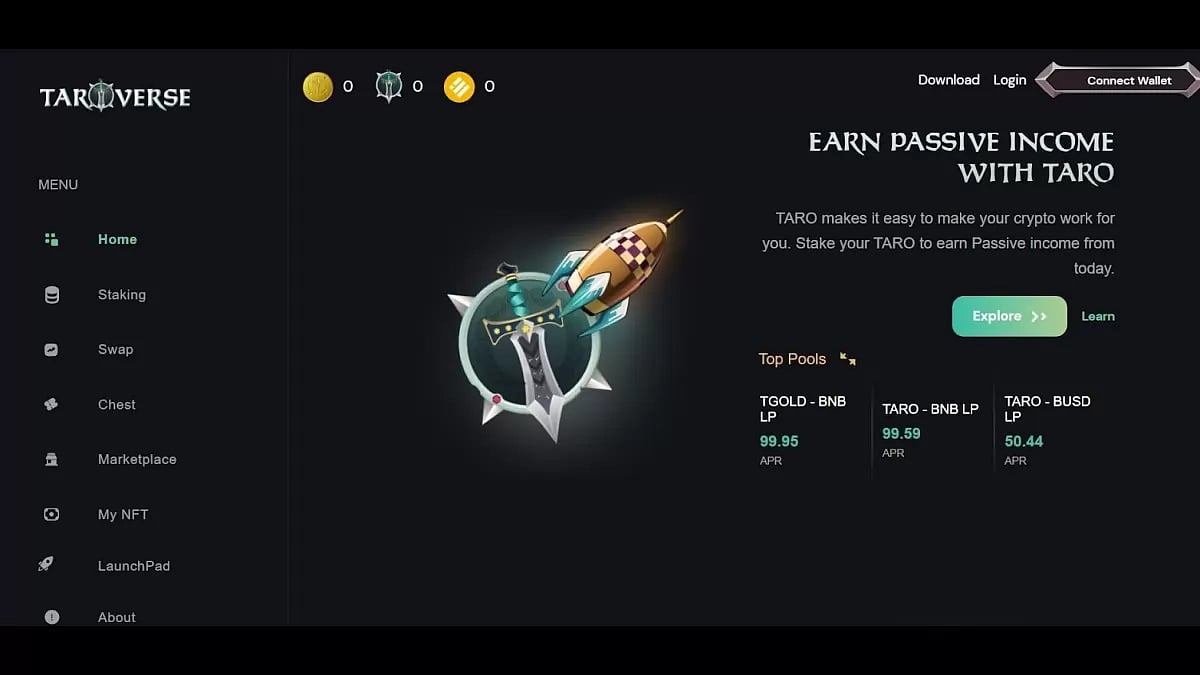The image size is (1200, 675).
Task: Click the green Explore button
Action: (1009, 316)
